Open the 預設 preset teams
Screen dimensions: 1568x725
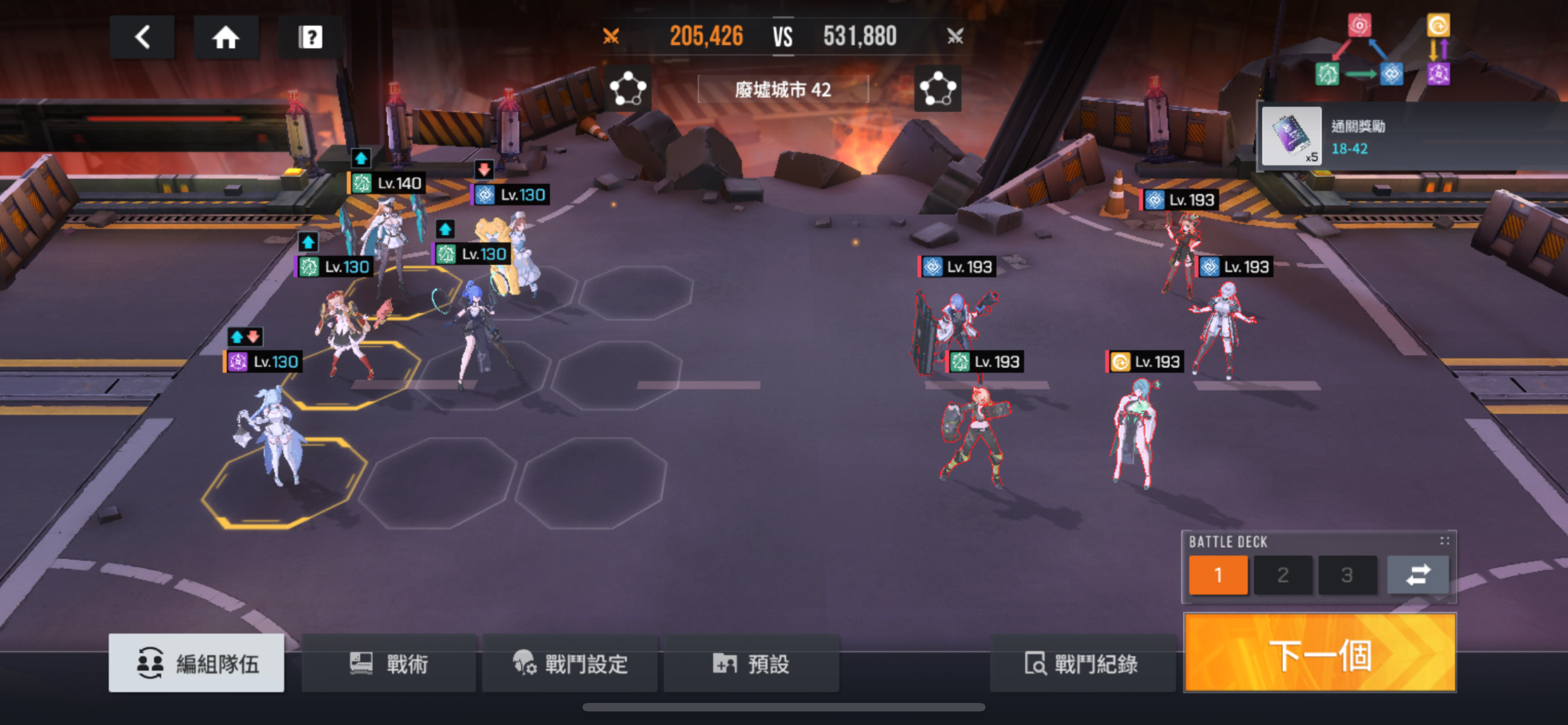click(x=751, y=663)
